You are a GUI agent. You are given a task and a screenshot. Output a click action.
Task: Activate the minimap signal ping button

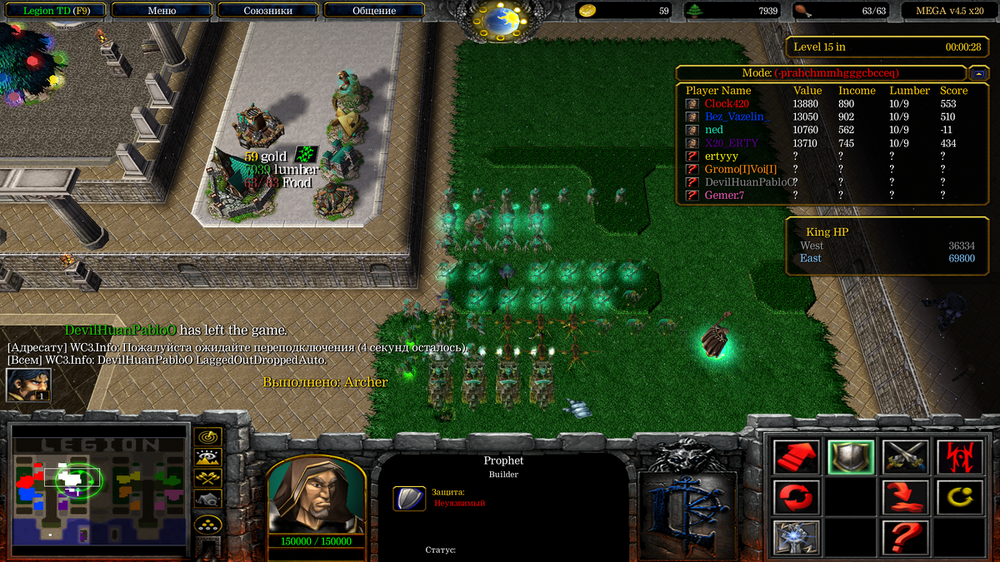click(x=208, y=437)
